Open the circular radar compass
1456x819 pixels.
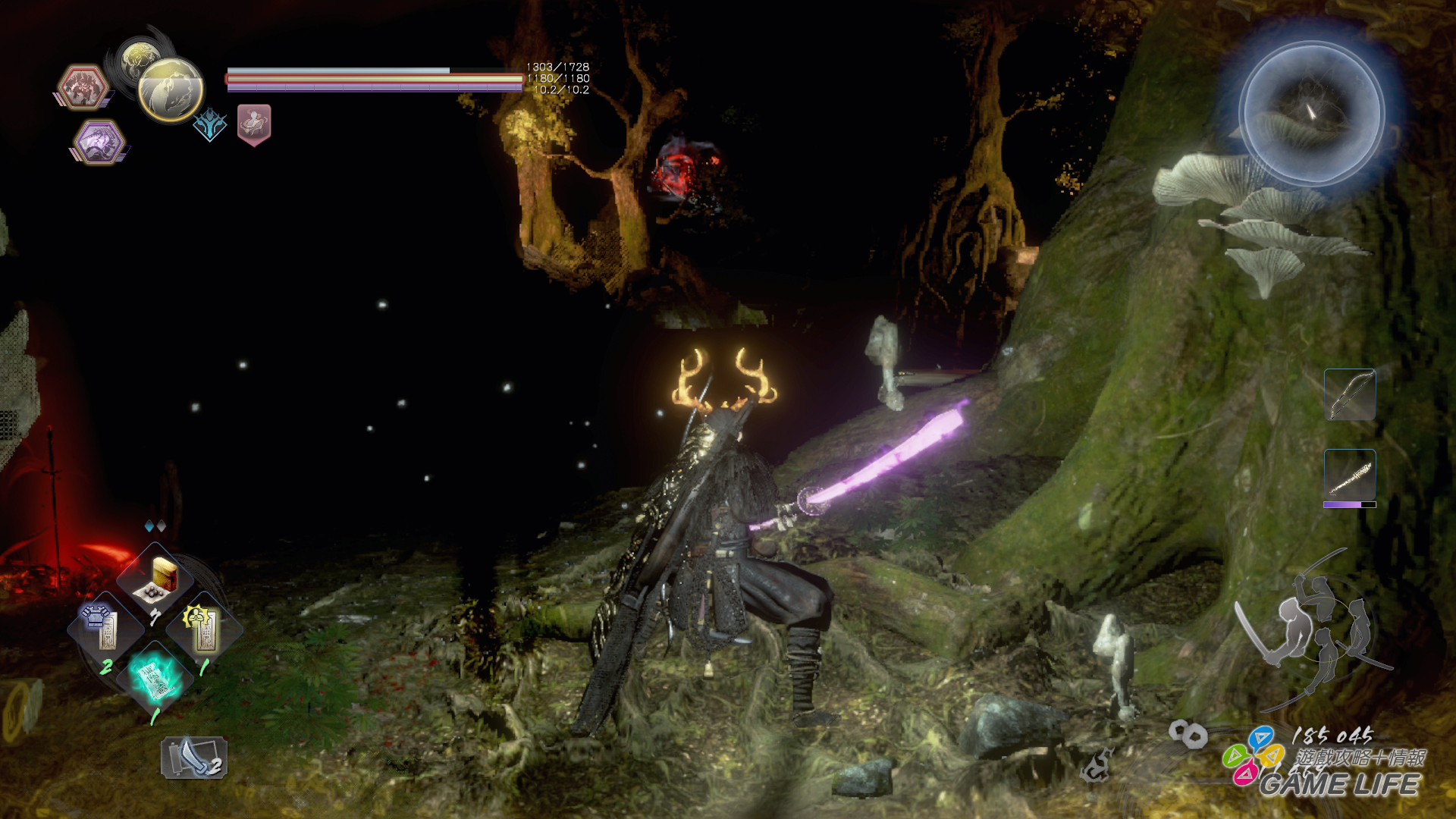1311,114
